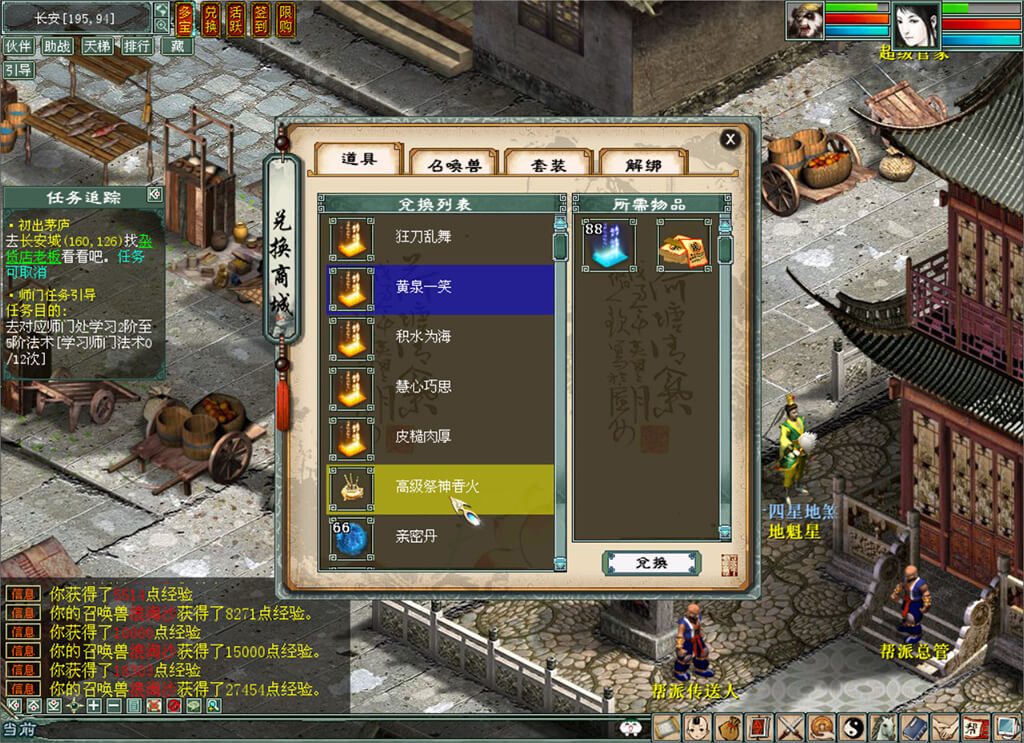1024x743 pixels.
Task: Select 狂刀乱舞 in the exchange list
Action: [x=442, y=237]
